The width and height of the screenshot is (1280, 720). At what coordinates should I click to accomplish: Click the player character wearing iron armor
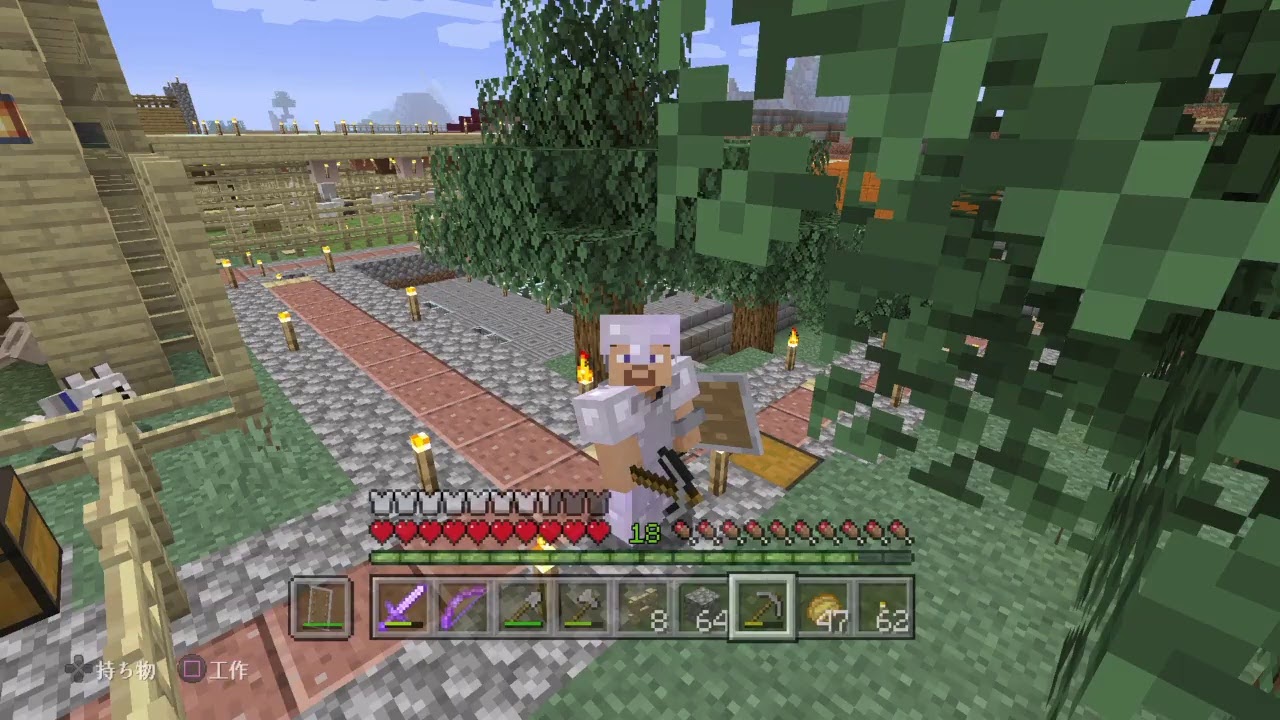pyautogui.click(x=640, y=400)
